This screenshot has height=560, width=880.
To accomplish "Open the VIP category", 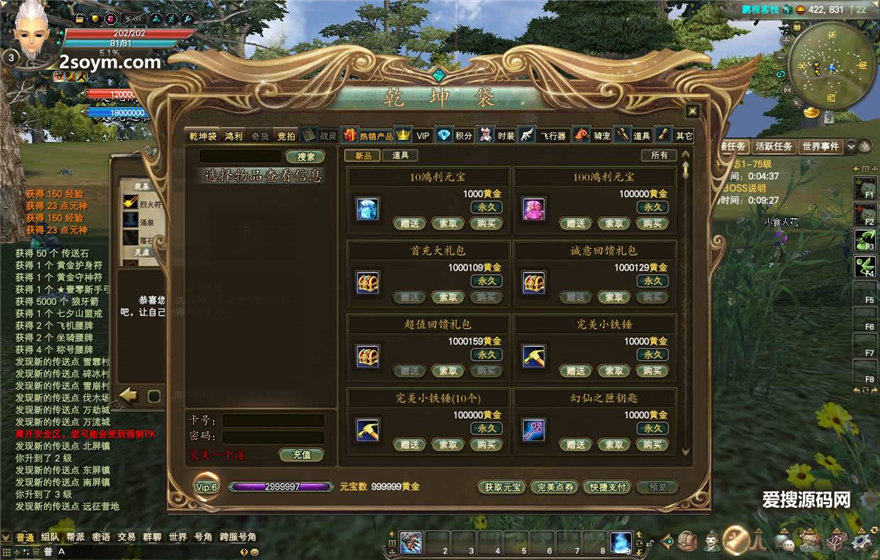I will click(x=423, y=135).
